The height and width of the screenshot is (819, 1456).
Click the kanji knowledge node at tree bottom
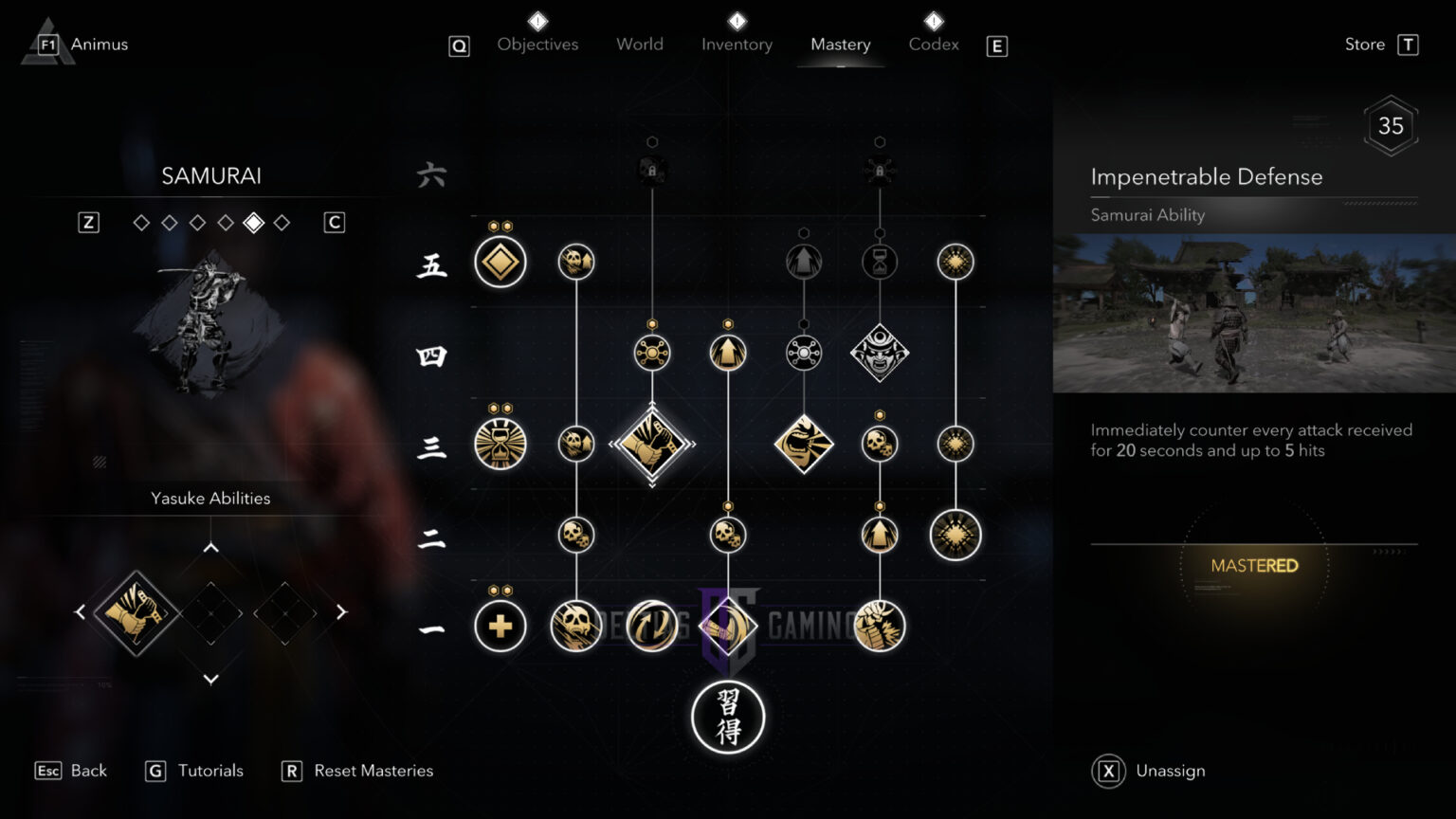click(x=728, y=717)
